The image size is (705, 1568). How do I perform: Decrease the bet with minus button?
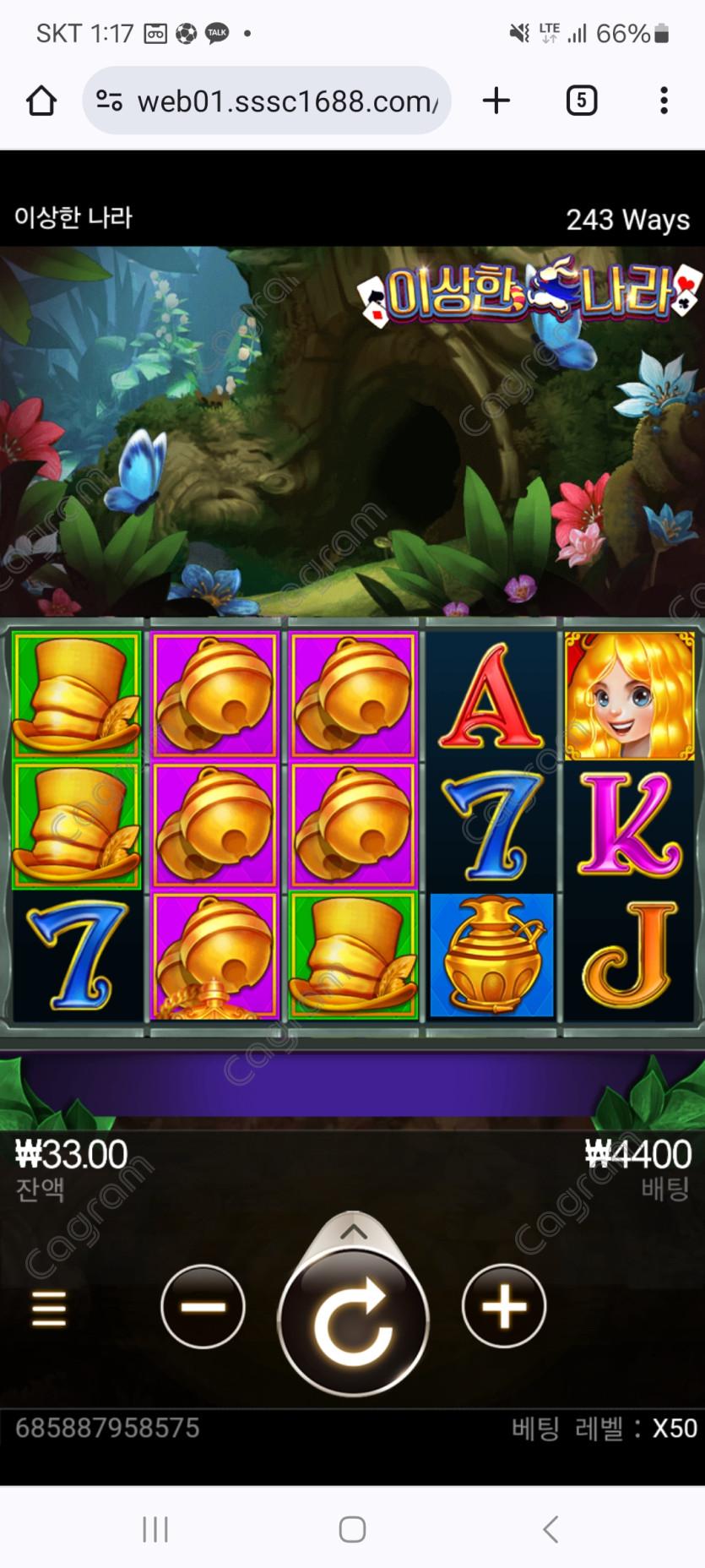(x=203, y=1306)
